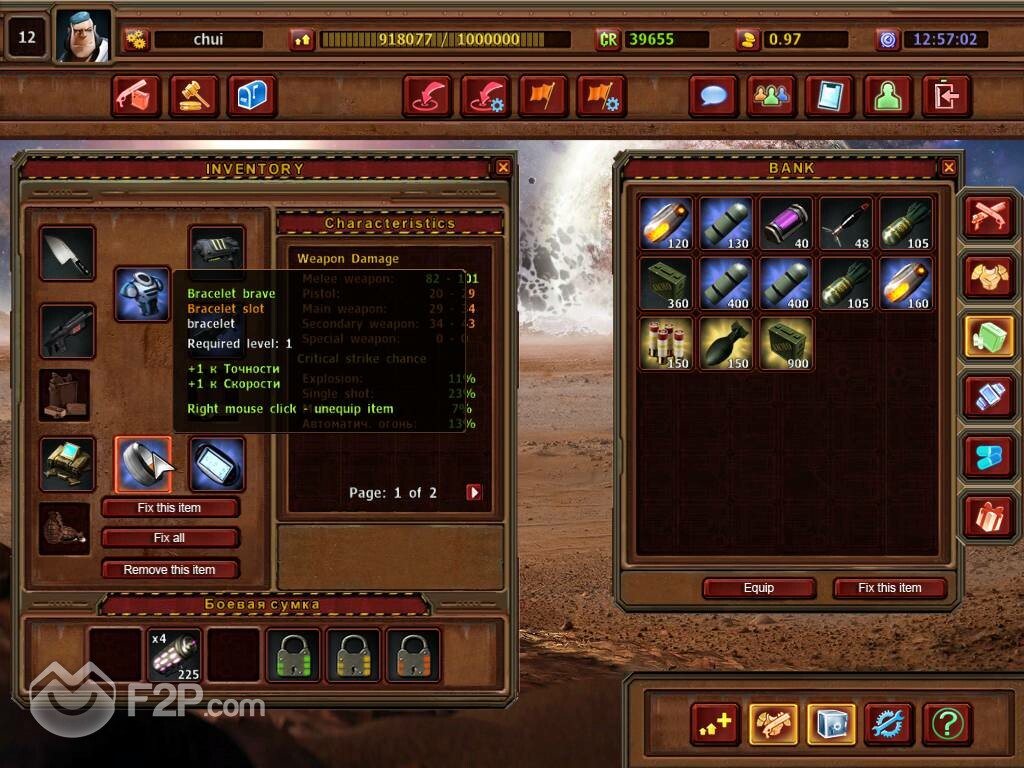Image resolution: width=1024 pixels, height=768 pixels.
Task: Open the mailbox from the top toolbar
Action: pos(252,96)
